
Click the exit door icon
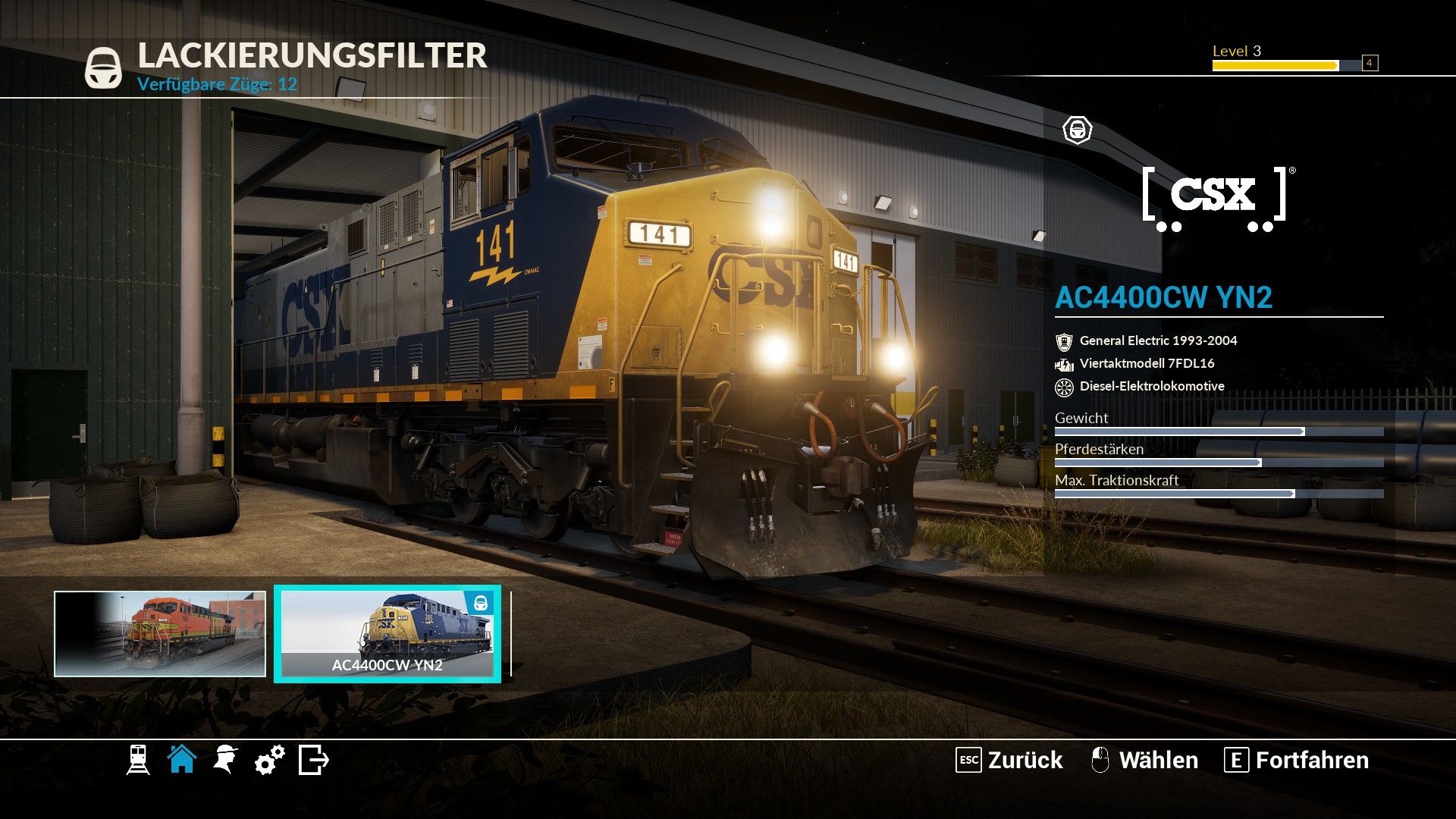point(313,760)
